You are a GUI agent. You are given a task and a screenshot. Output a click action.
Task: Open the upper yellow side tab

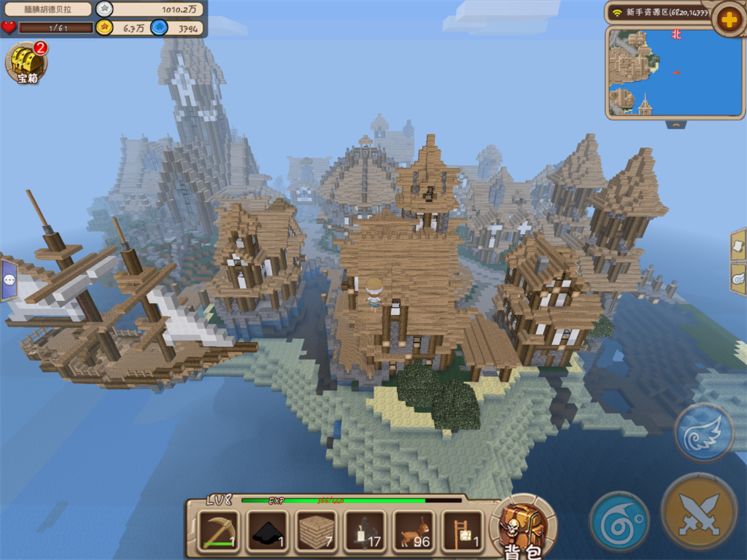tap(739, 246)
